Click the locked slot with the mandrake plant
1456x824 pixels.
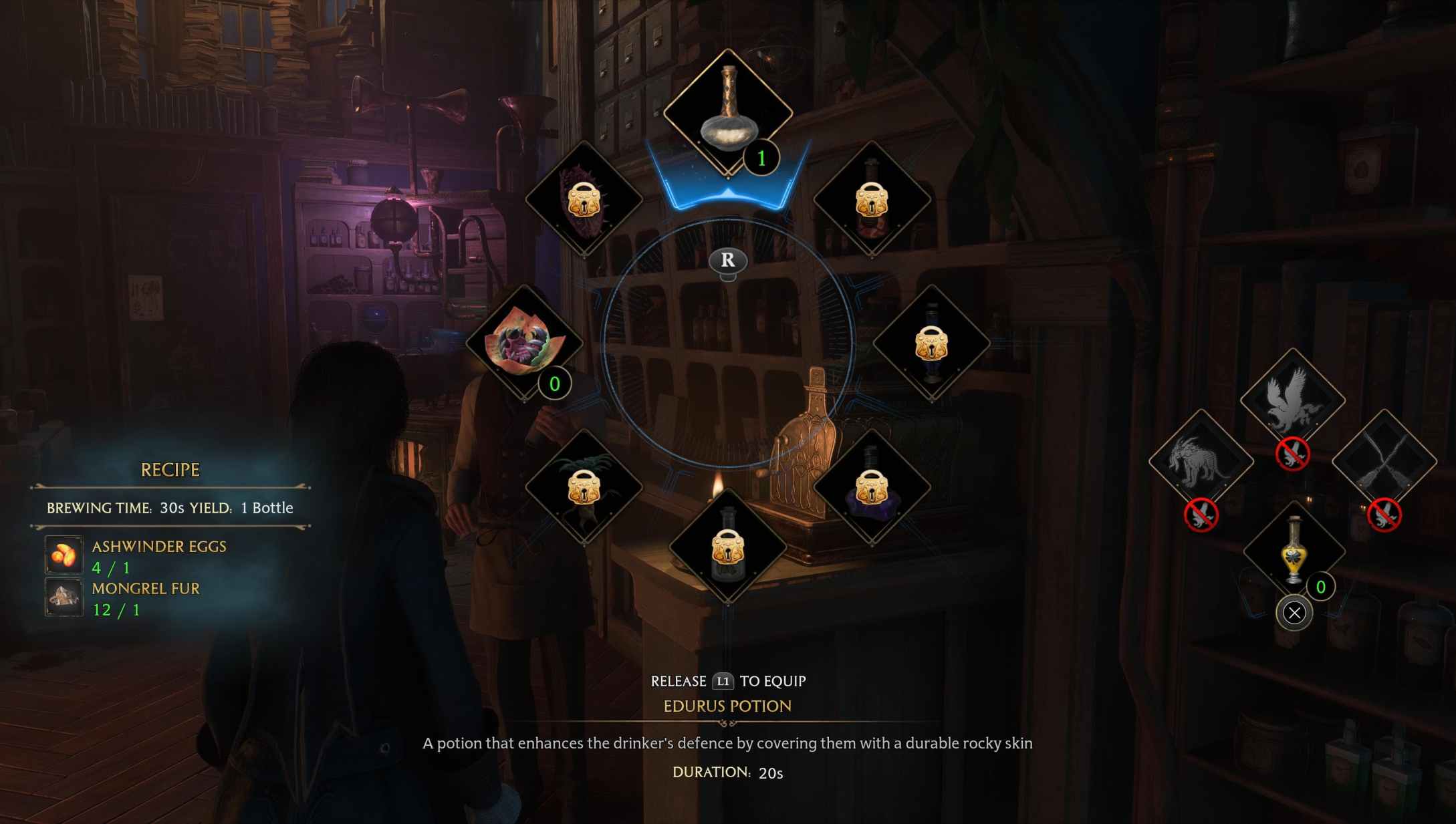584,486
